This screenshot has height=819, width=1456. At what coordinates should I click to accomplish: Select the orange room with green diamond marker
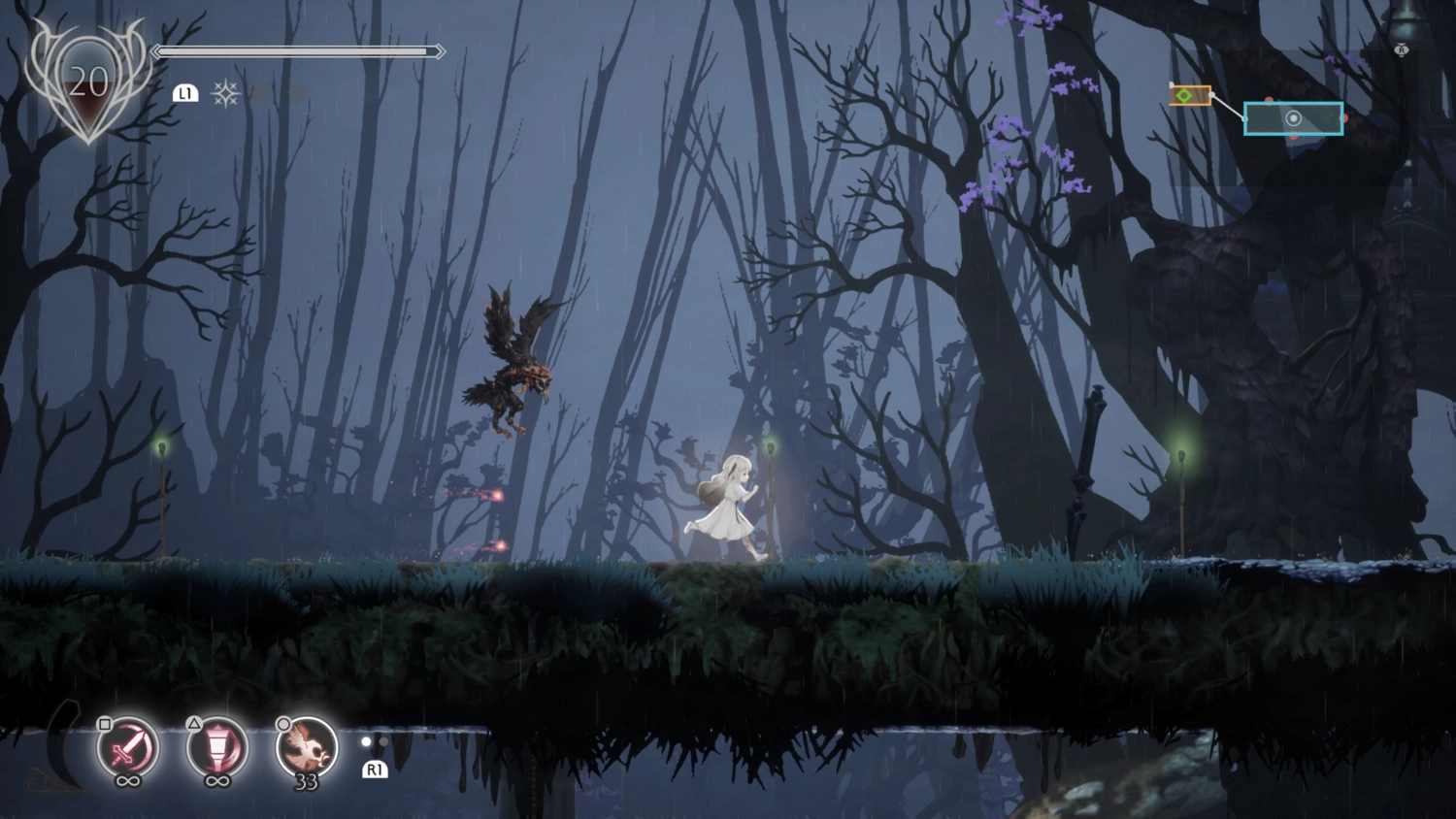click(x=1190, y=95)
